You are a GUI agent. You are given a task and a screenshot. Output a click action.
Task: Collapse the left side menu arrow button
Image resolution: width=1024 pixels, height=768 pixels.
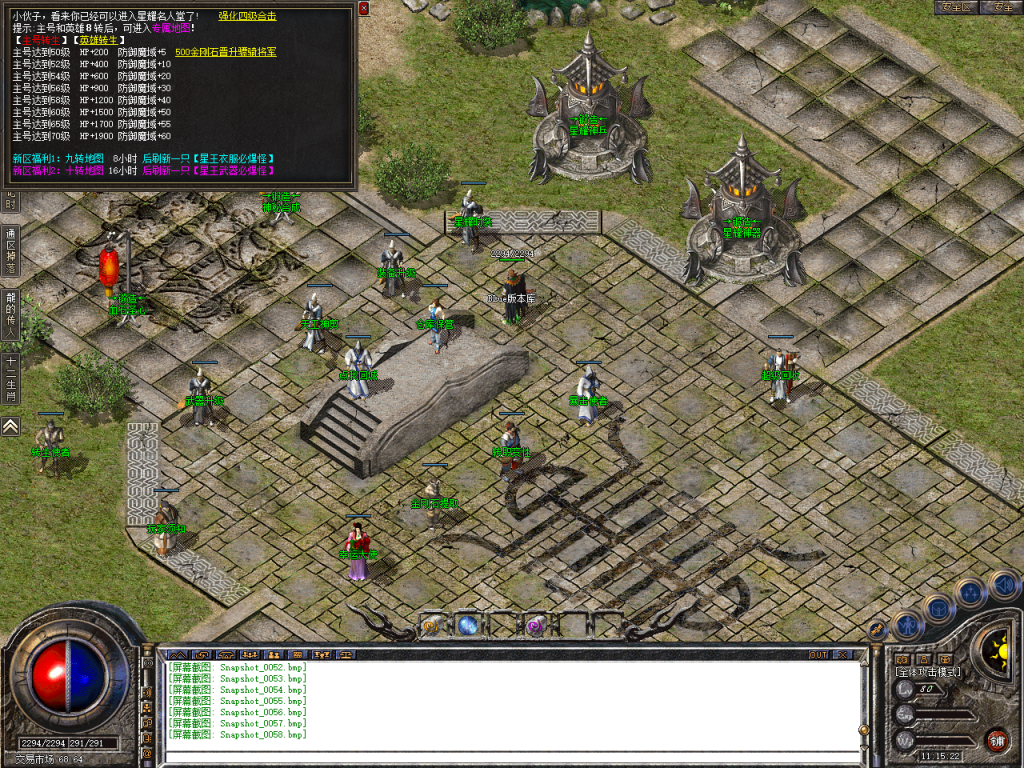[10, 426]
